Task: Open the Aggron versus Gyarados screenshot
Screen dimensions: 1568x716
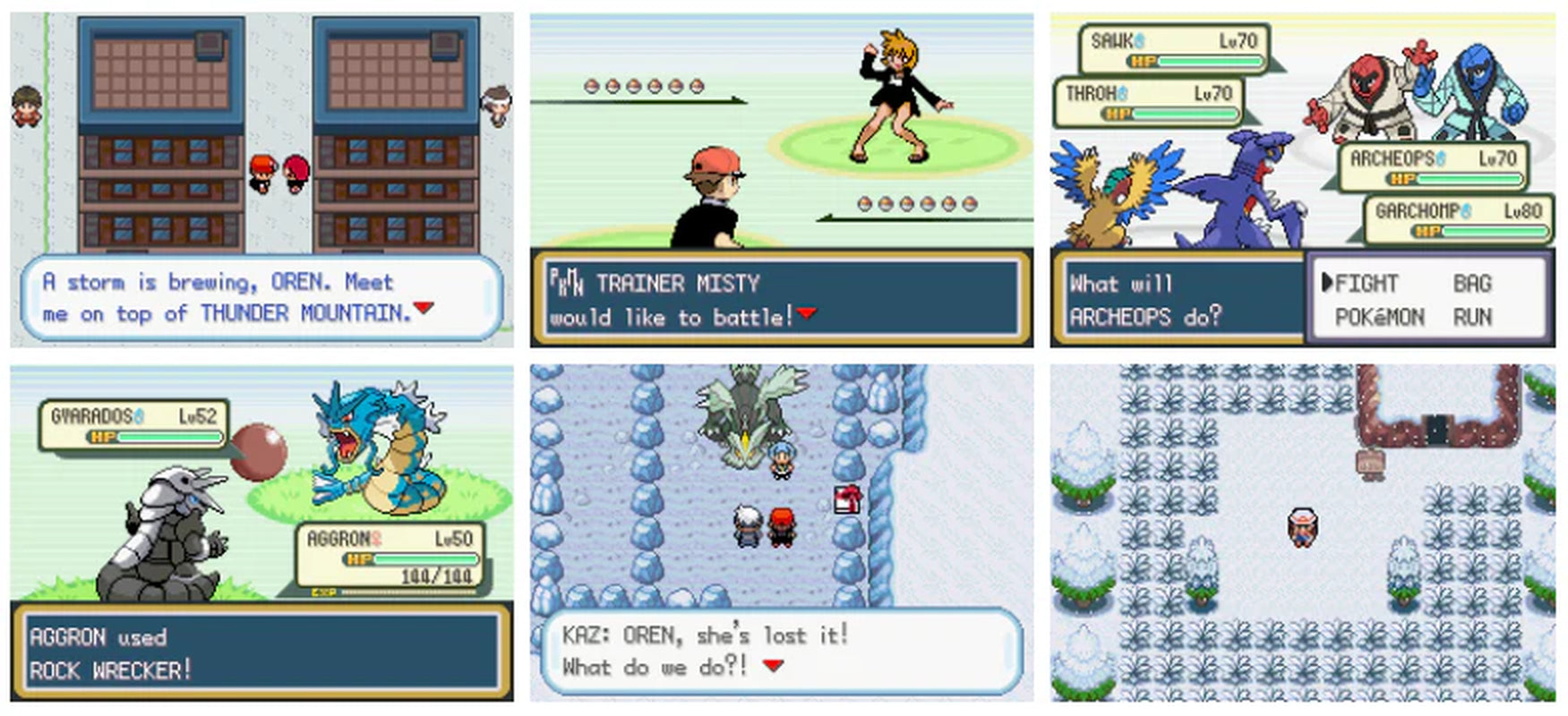Action: (x=261, y=533)
